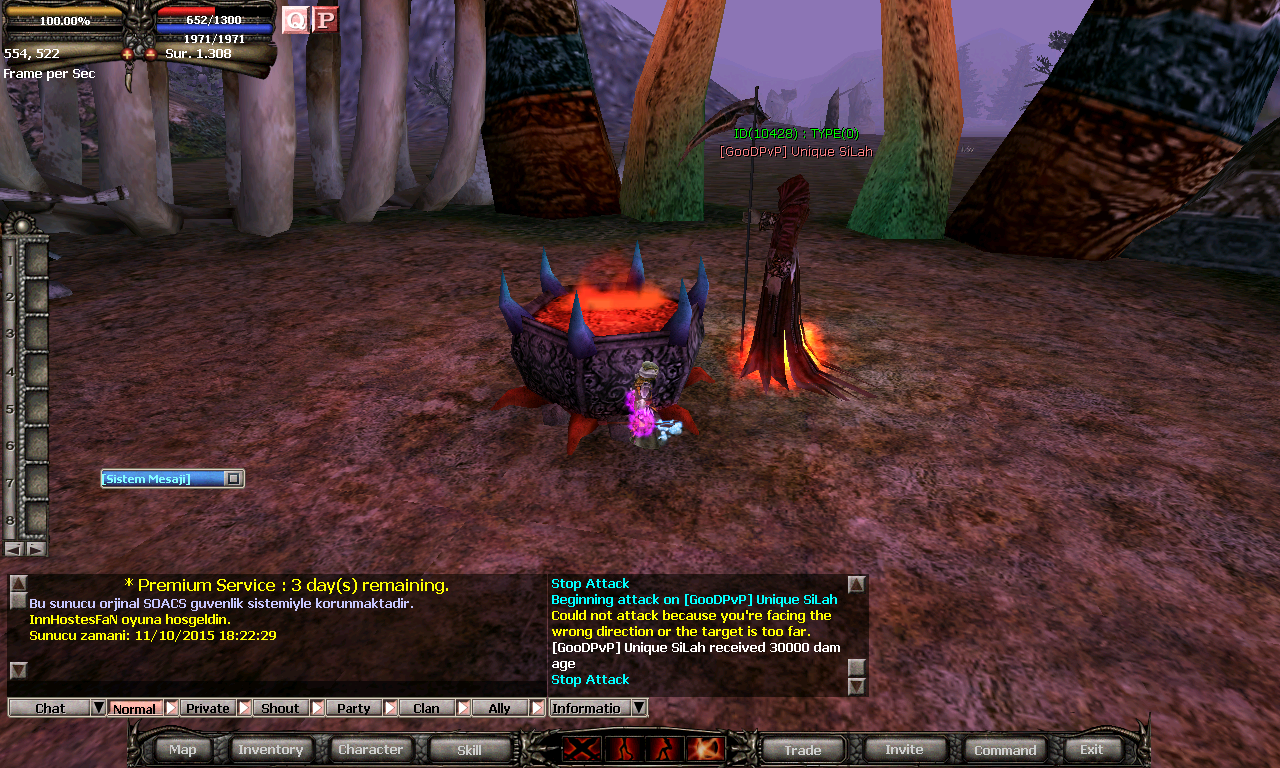Open the Command menu
Viewport: 1280px width, 768px height.
tap(1005, 749)
